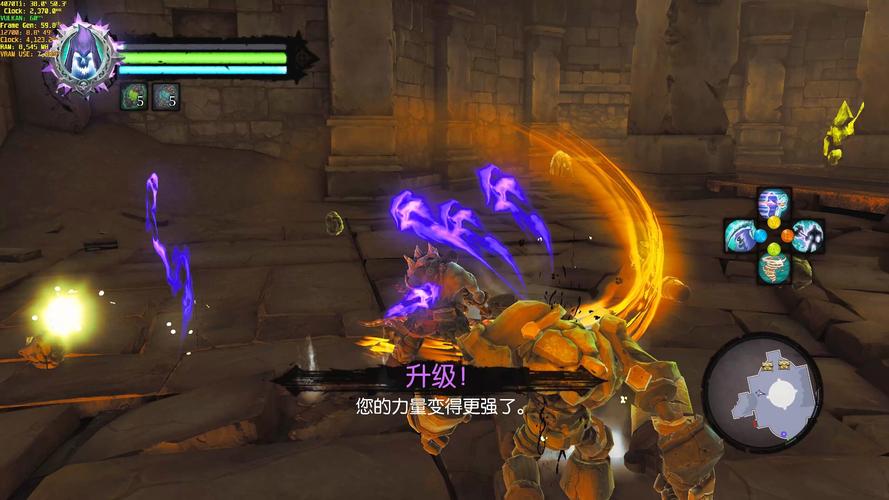Open the circular dungeon minimap
This screenshot has height=500, width=889.
(762, 392)
